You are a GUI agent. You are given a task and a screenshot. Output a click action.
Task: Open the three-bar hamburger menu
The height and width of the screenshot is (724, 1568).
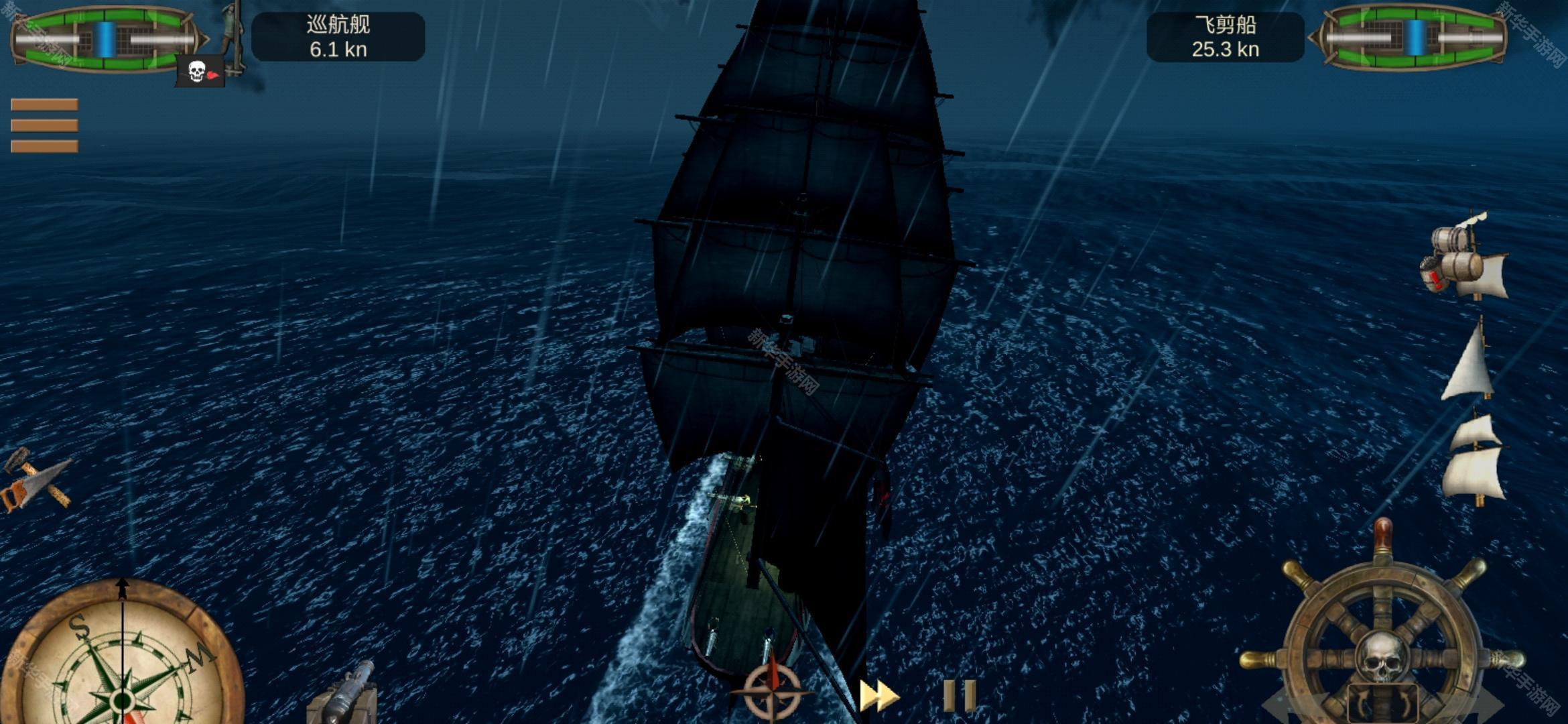pos(44,125)
